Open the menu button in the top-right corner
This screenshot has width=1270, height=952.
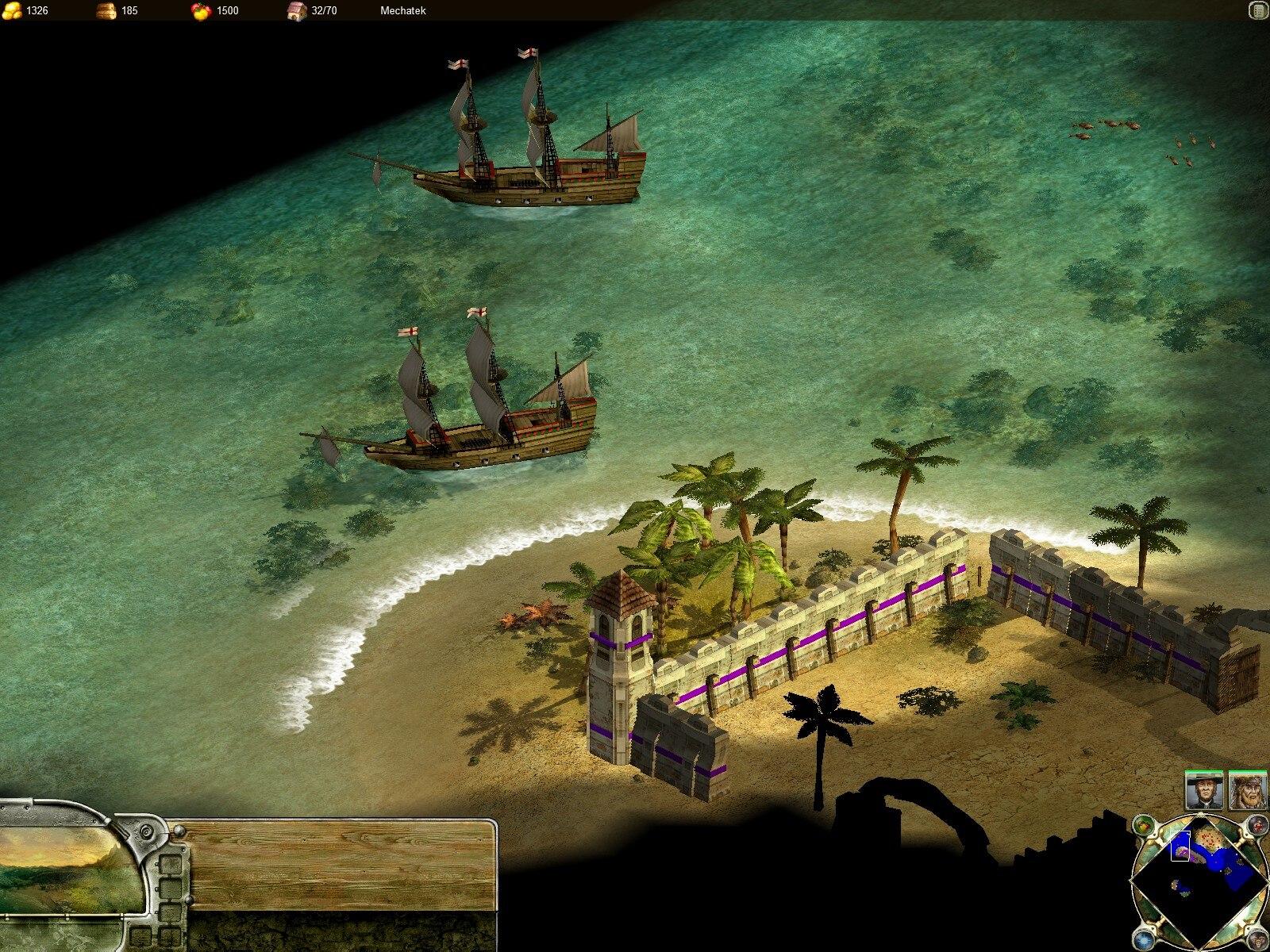pyautogui.click(x=1257, y=10)
